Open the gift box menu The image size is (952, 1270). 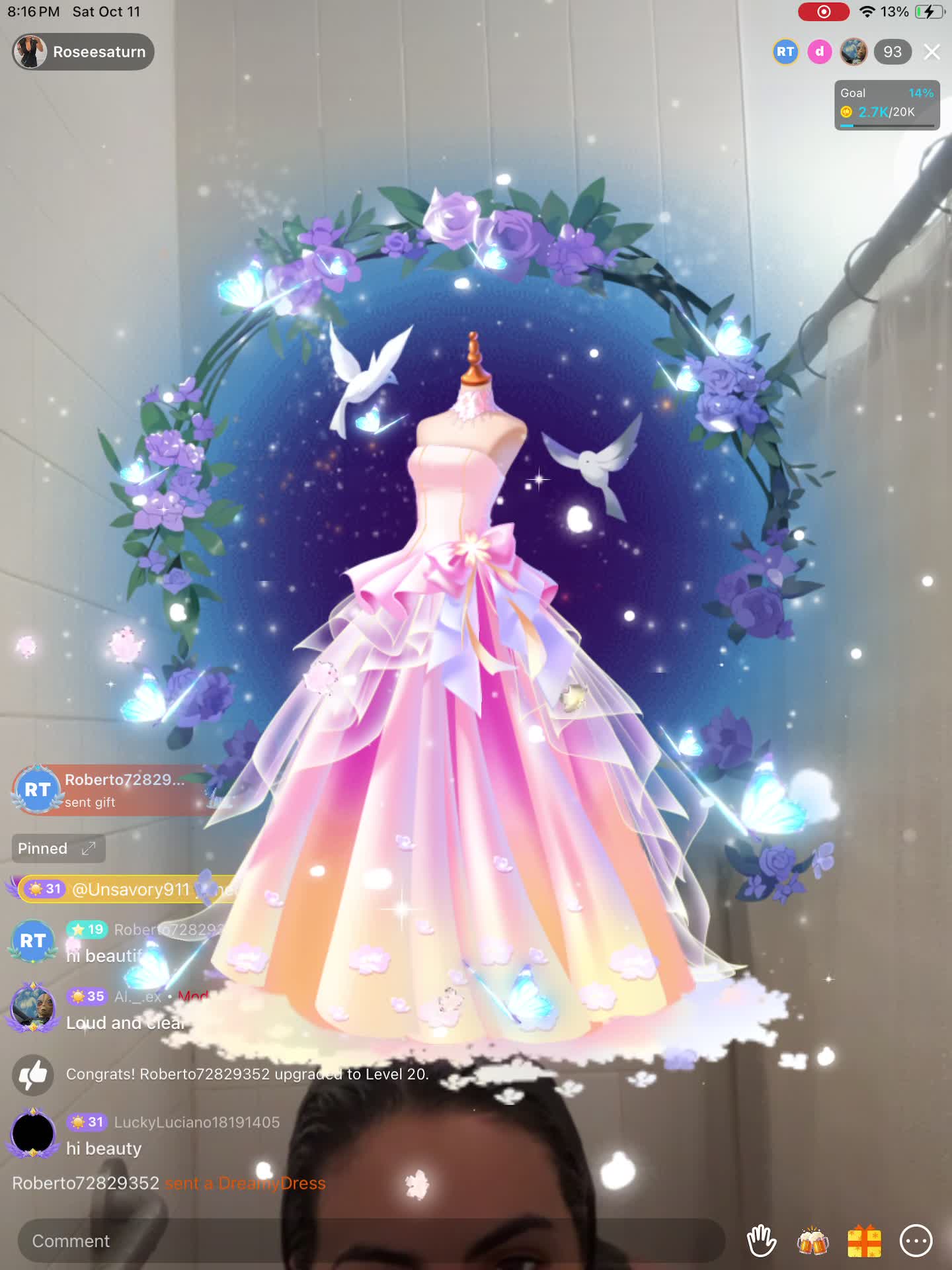pyautogui.click(x=864, y=1241)
